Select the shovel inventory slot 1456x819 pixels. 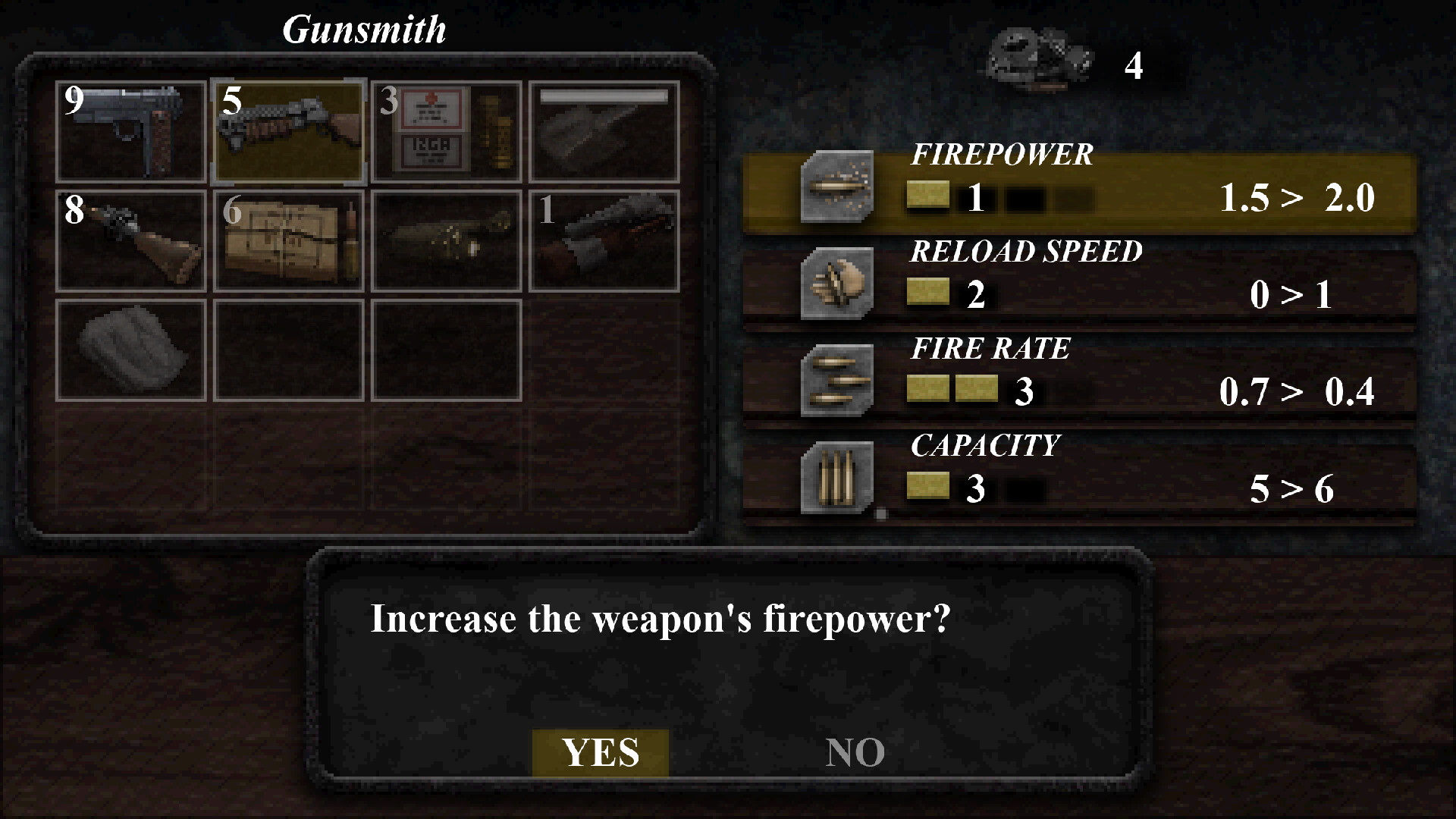click(604, 134)
